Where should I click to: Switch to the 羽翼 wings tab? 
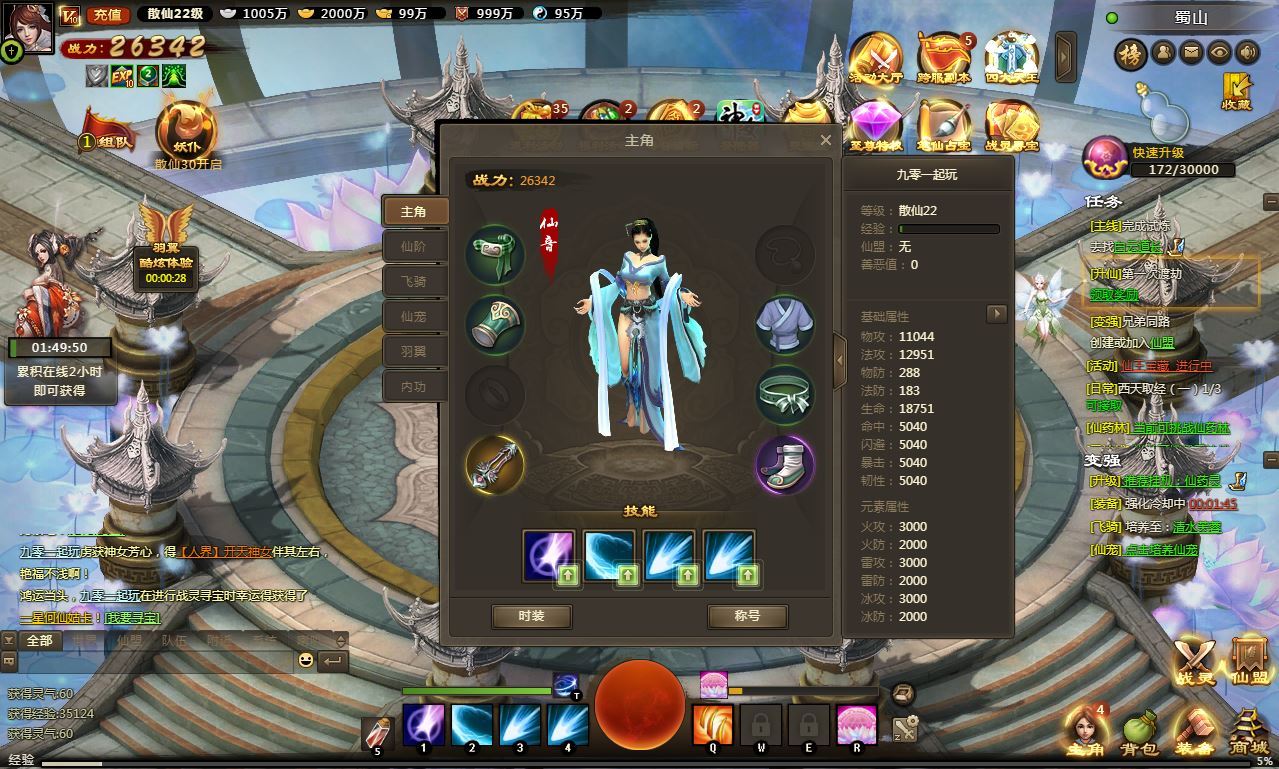point(413,351)
